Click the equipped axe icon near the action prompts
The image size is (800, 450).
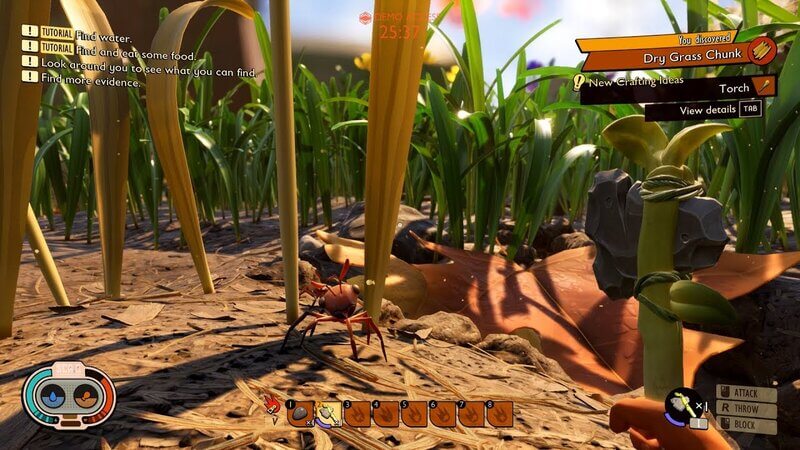point(685,405)
